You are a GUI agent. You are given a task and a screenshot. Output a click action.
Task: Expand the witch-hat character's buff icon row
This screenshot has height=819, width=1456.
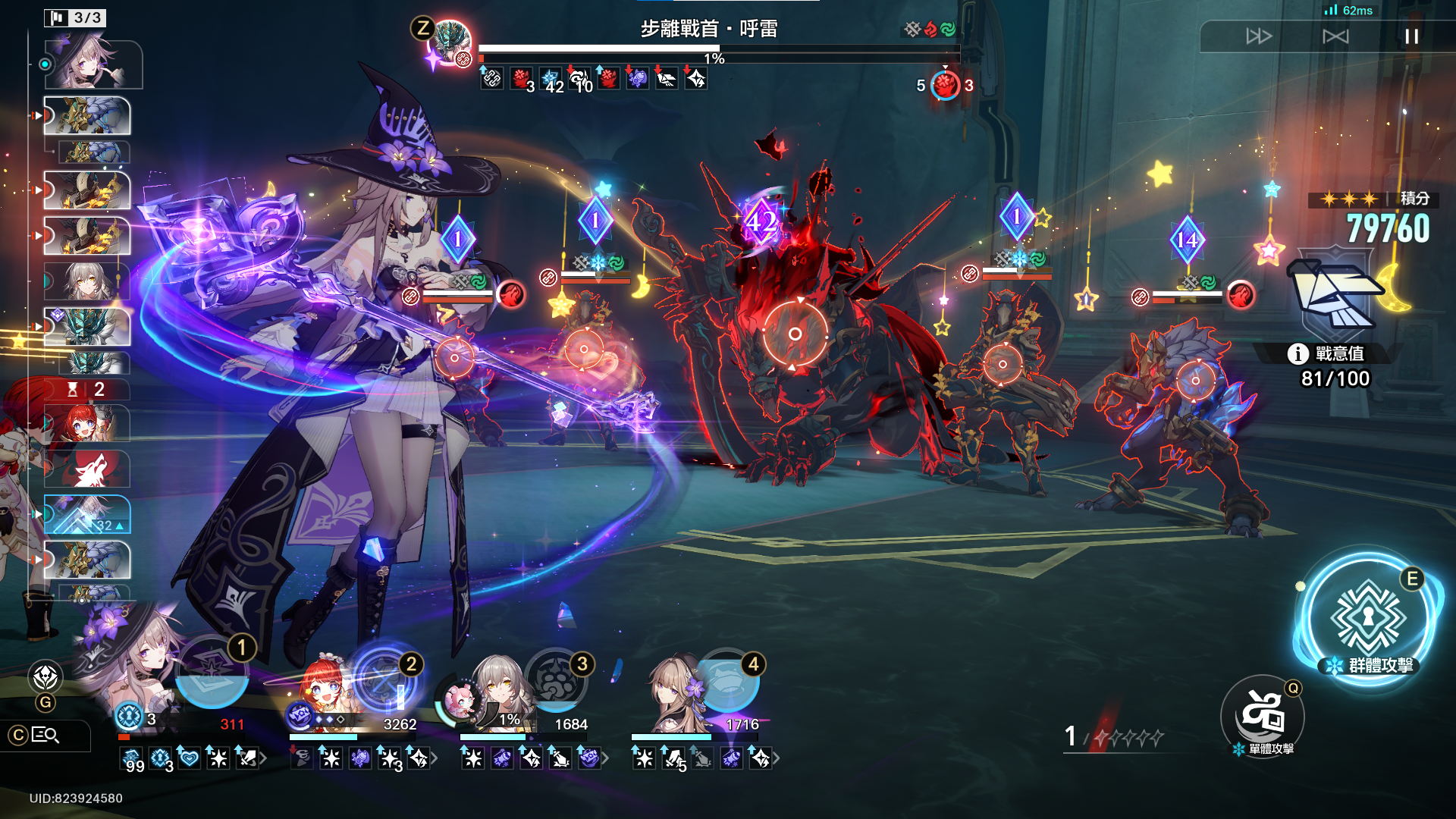pyautogui.click(x=263, y=758)
